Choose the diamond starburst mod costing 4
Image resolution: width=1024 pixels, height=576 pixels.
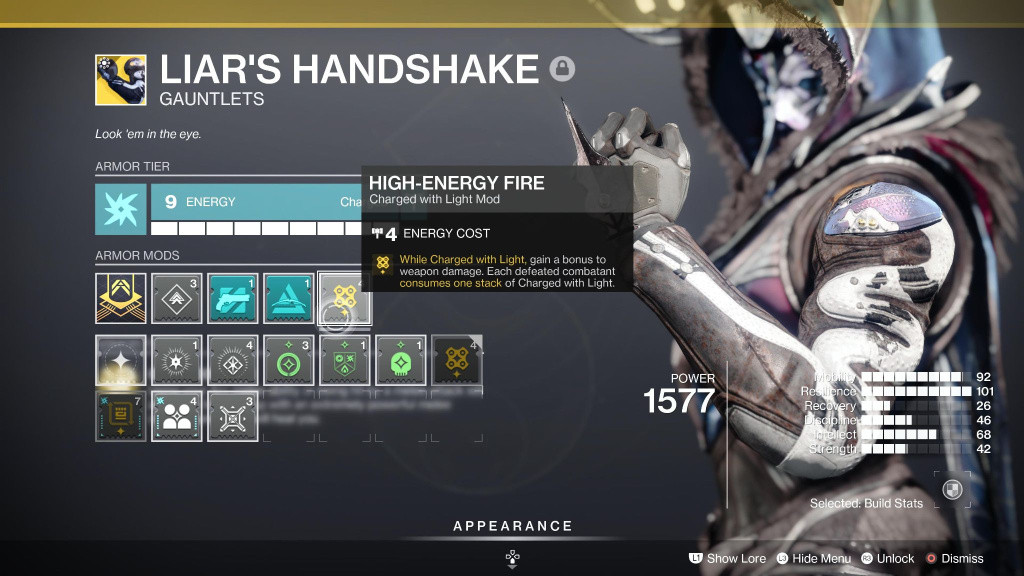233,360
